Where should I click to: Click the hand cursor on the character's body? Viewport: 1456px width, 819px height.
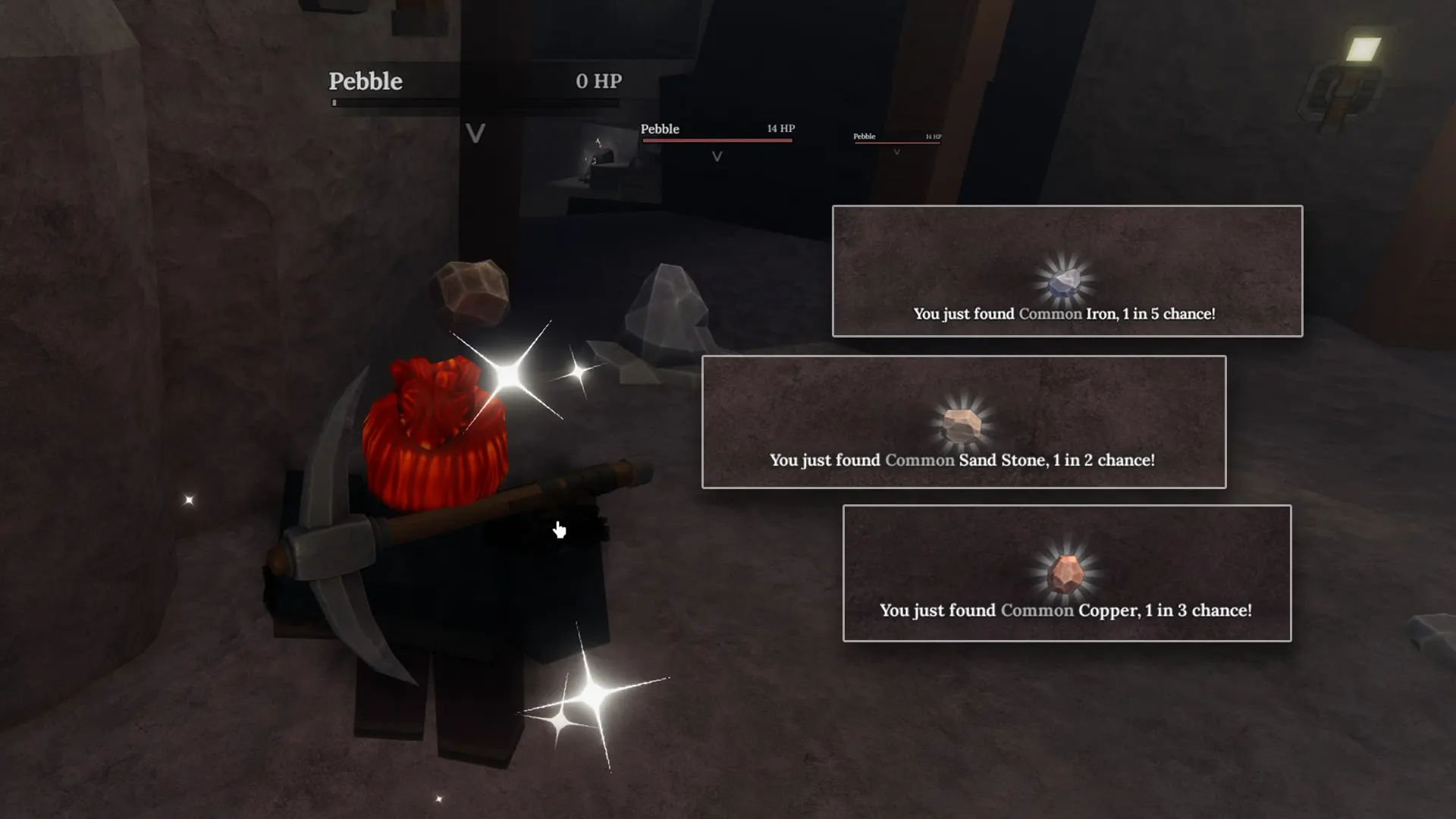pyautogui.click(x=560, y=529)
